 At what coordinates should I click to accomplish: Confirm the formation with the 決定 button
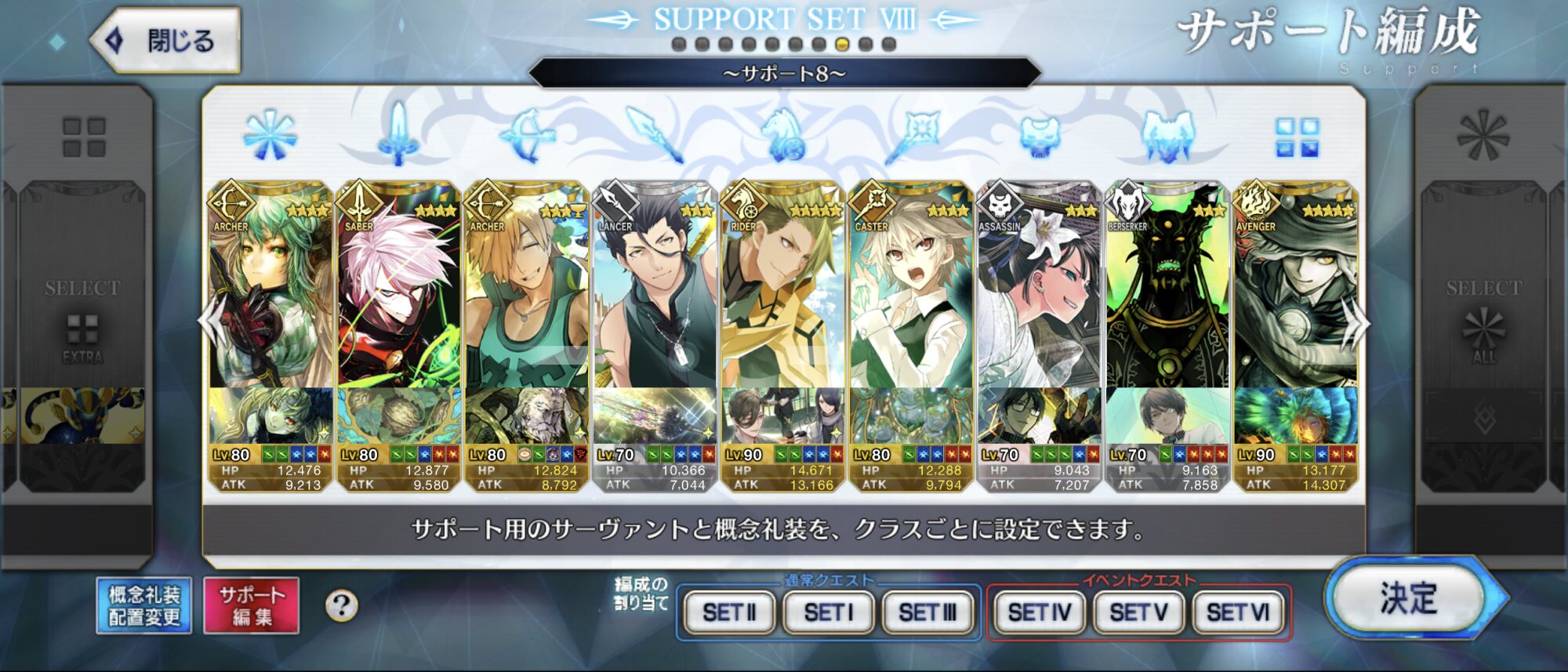coord(1409,599)
